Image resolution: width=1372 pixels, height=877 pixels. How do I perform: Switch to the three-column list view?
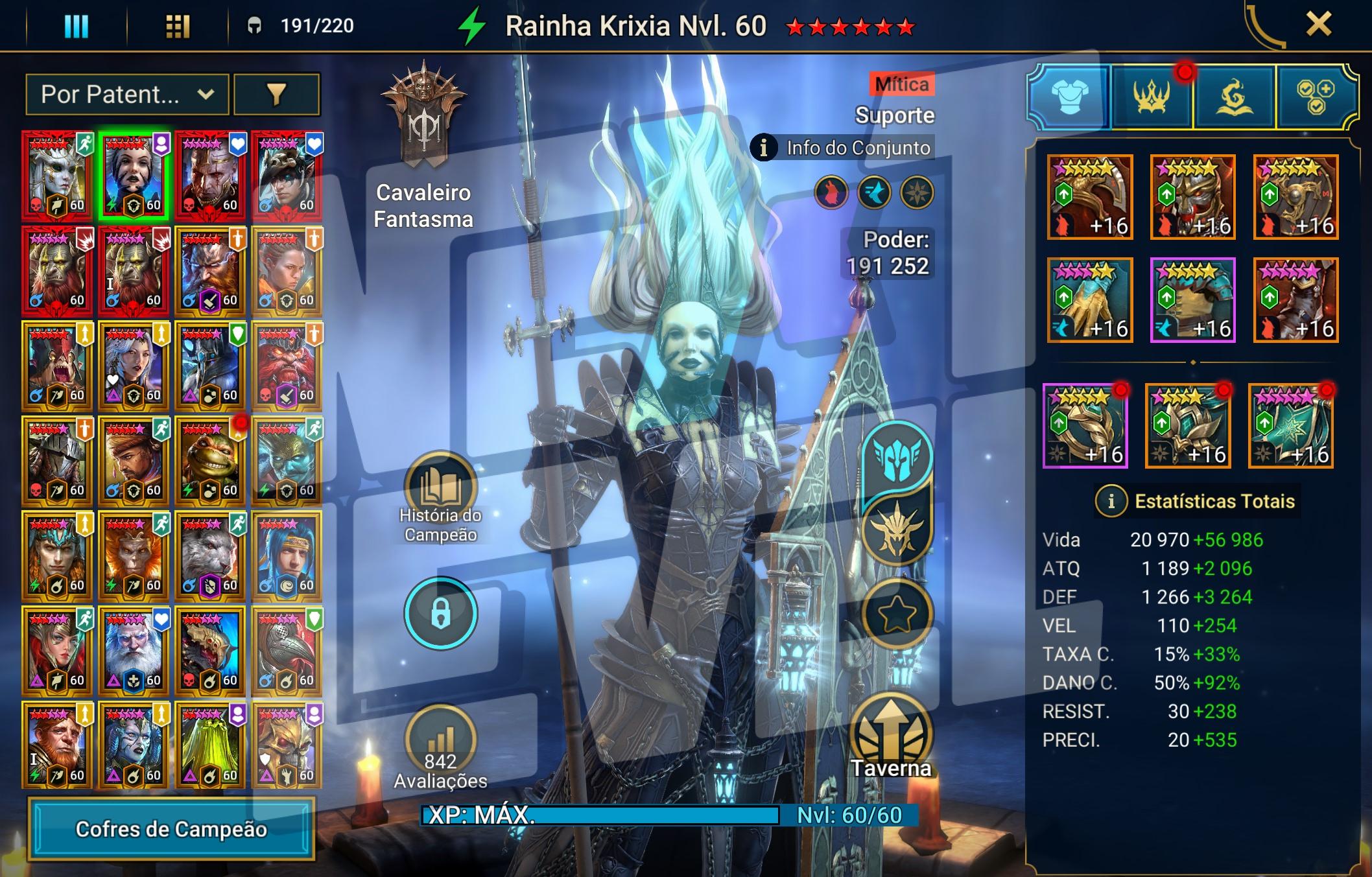(76, 27)
